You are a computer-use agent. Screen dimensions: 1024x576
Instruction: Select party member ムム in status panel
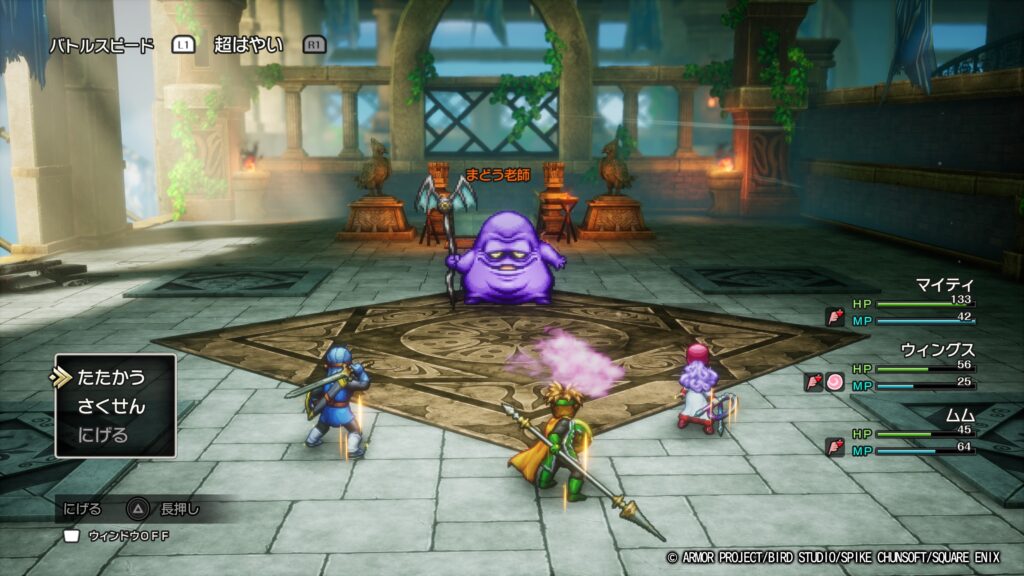[x=959, y=414]
